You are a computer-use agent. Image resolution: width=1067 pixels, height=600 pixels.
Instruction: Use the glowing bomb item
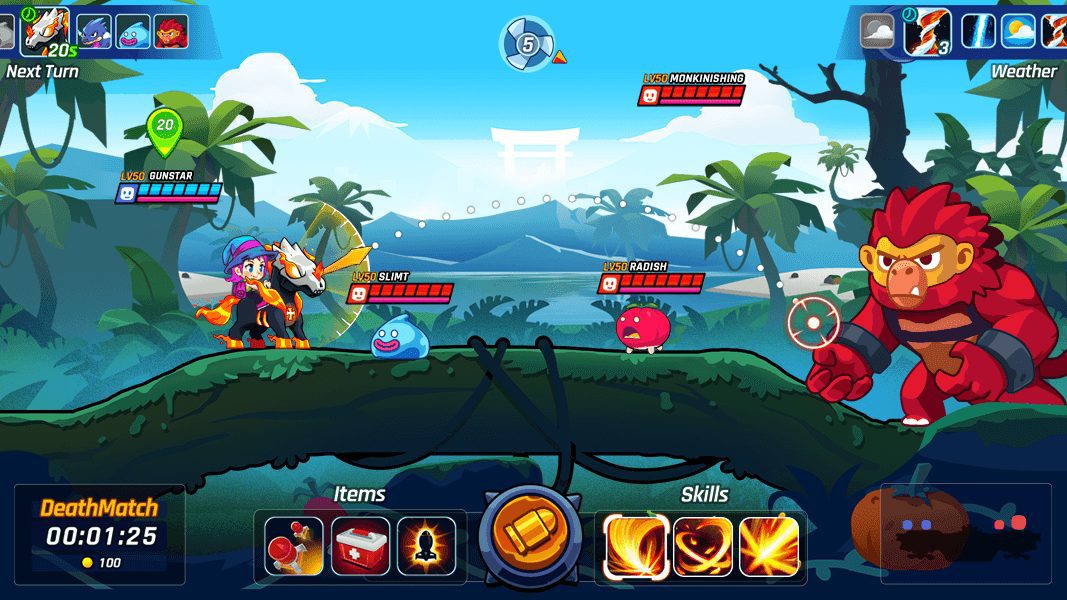point(427,546)
